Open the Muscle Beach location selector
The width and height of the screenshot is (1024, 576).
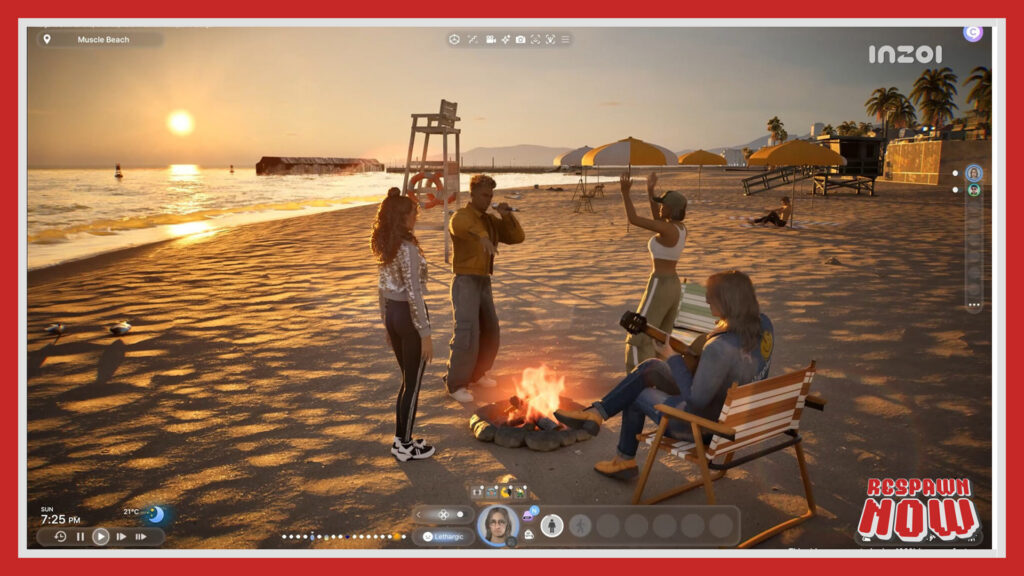coord(100,40)
